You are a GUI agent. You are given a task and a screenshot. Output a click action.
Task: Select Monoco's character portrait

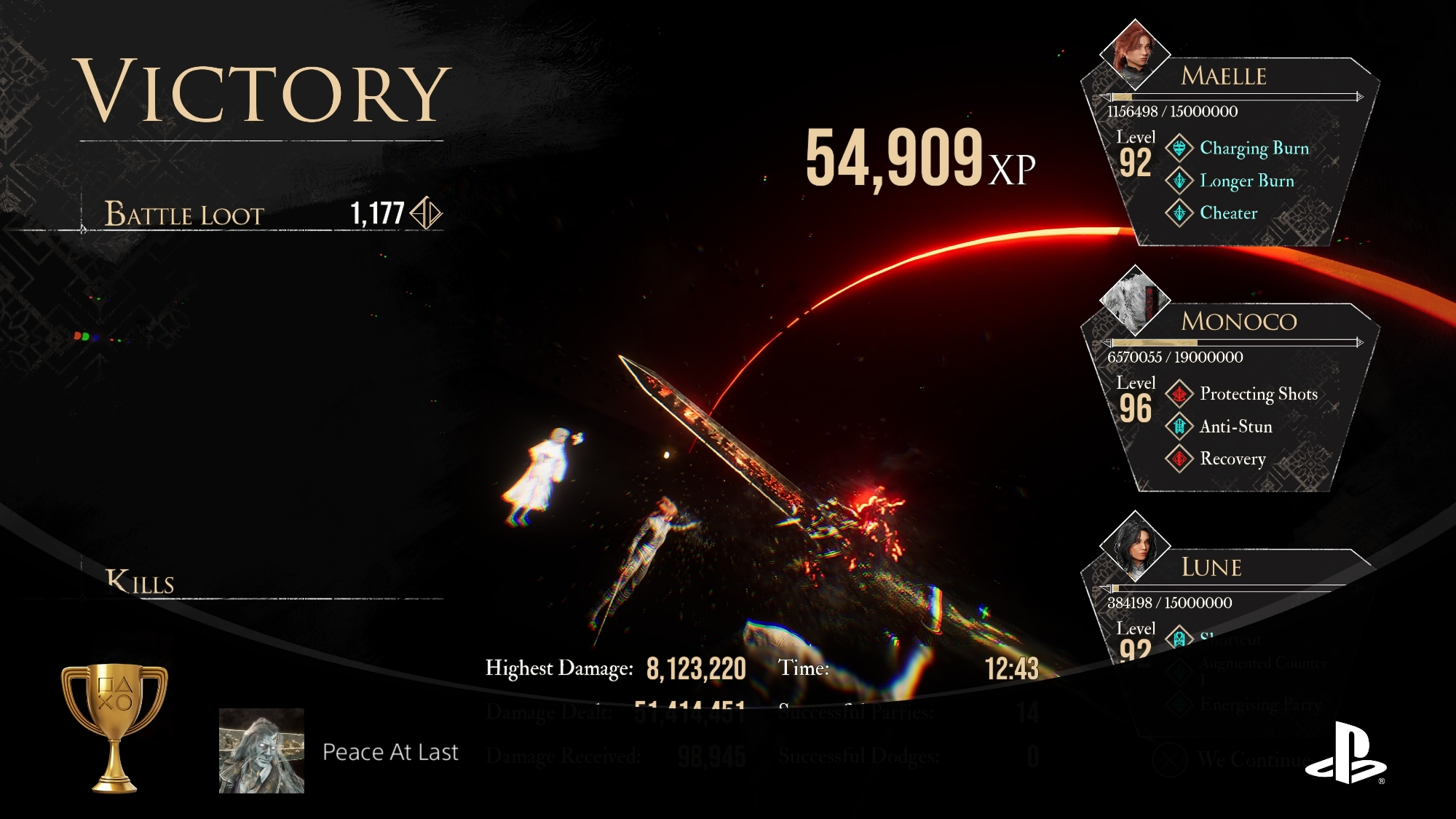pos(1134,299)
